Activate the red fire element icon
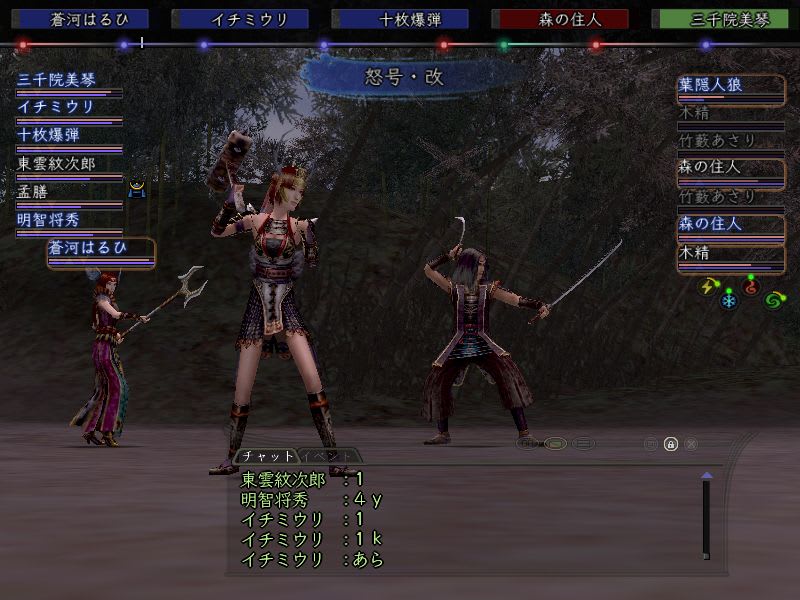This screenshot has width=800, height=600. point(751,287)
